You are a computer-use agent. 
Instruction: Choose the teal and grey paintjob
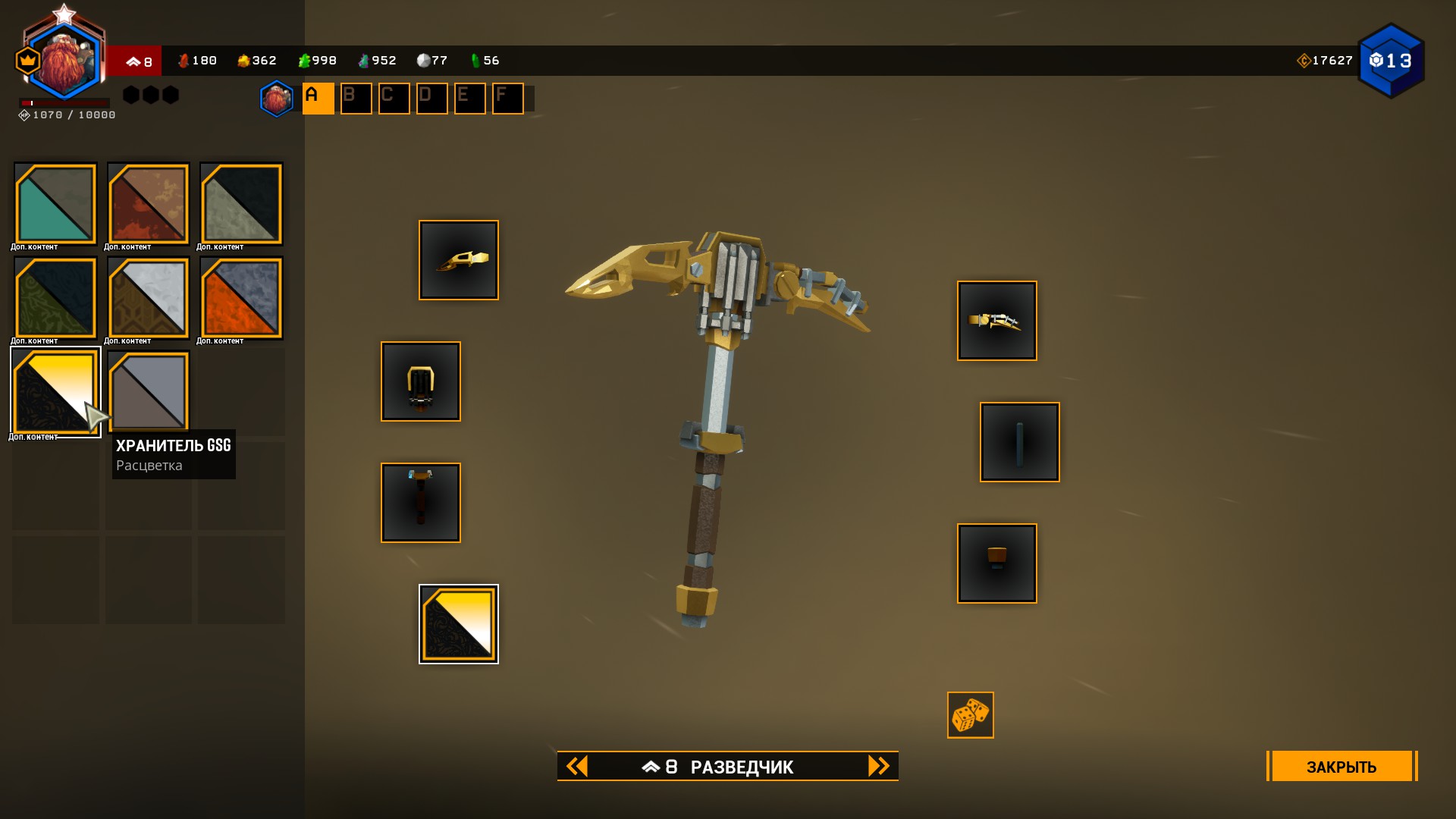click(55, 203)
